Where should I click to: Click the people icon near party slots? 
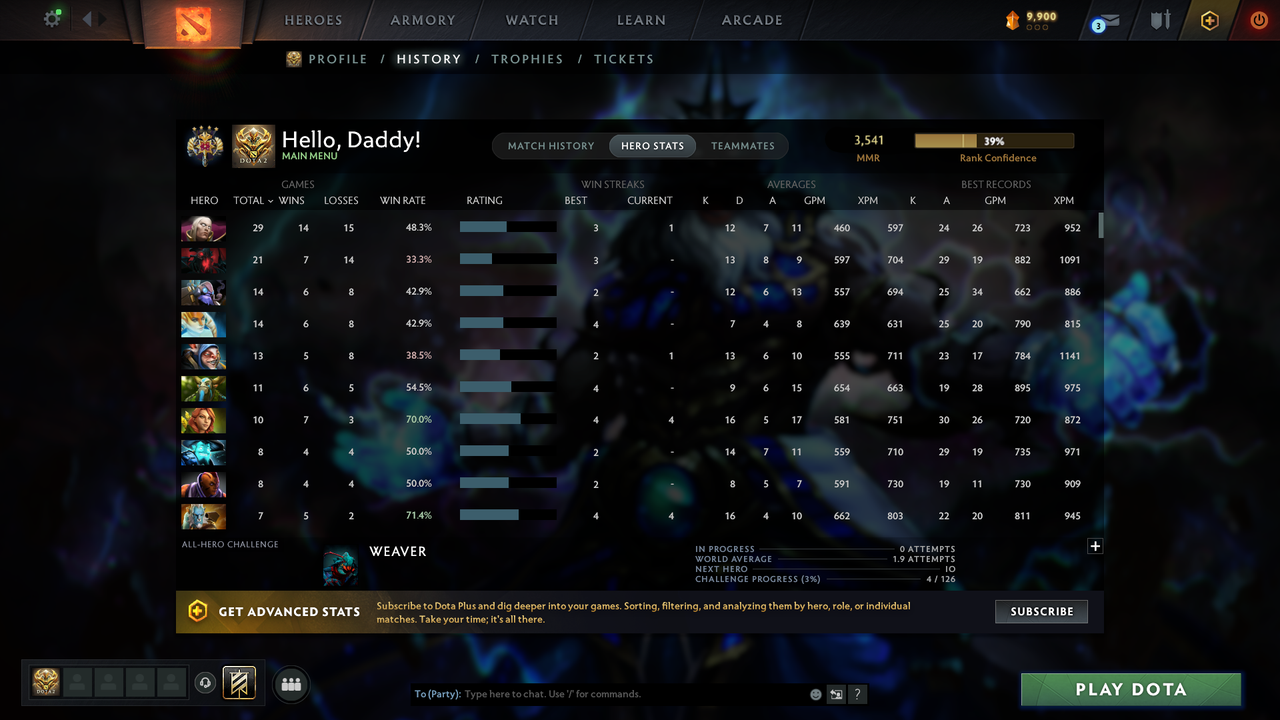pos(290,684)
